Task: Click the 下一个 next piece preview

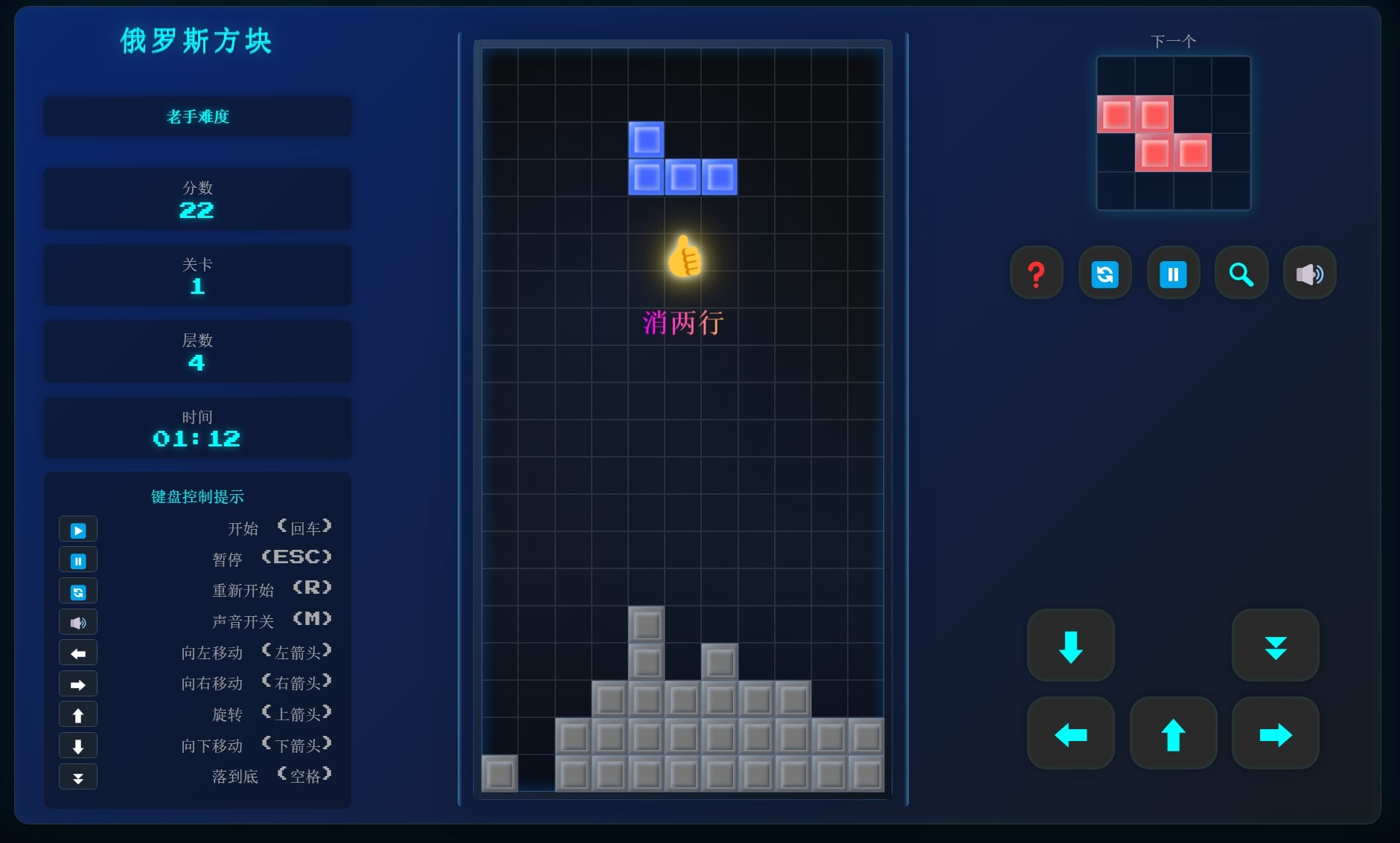Action: (1172, 132)
